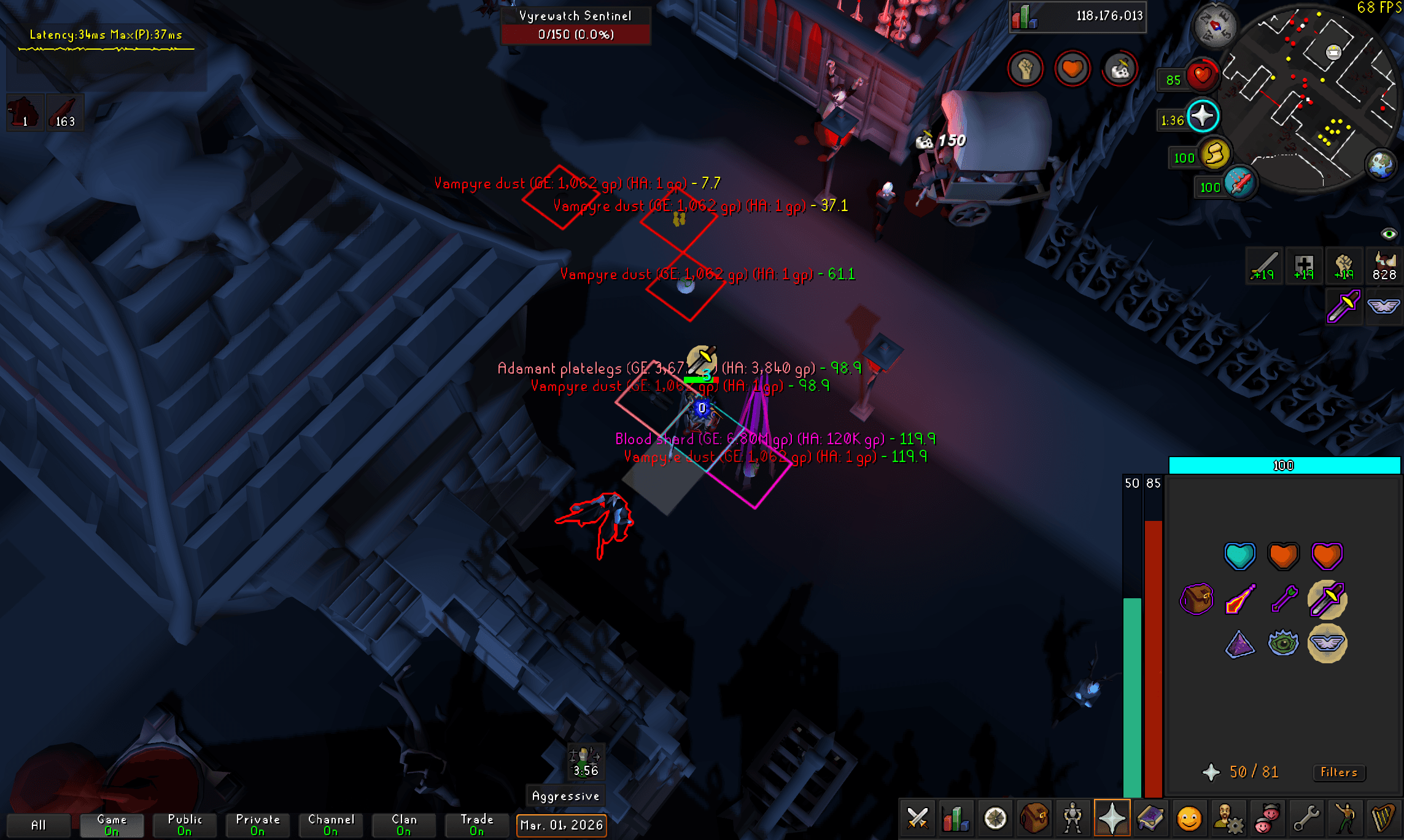The image size is (1404, 840).
Task: Click the Filters button in the side panel
Action: 1339,773
